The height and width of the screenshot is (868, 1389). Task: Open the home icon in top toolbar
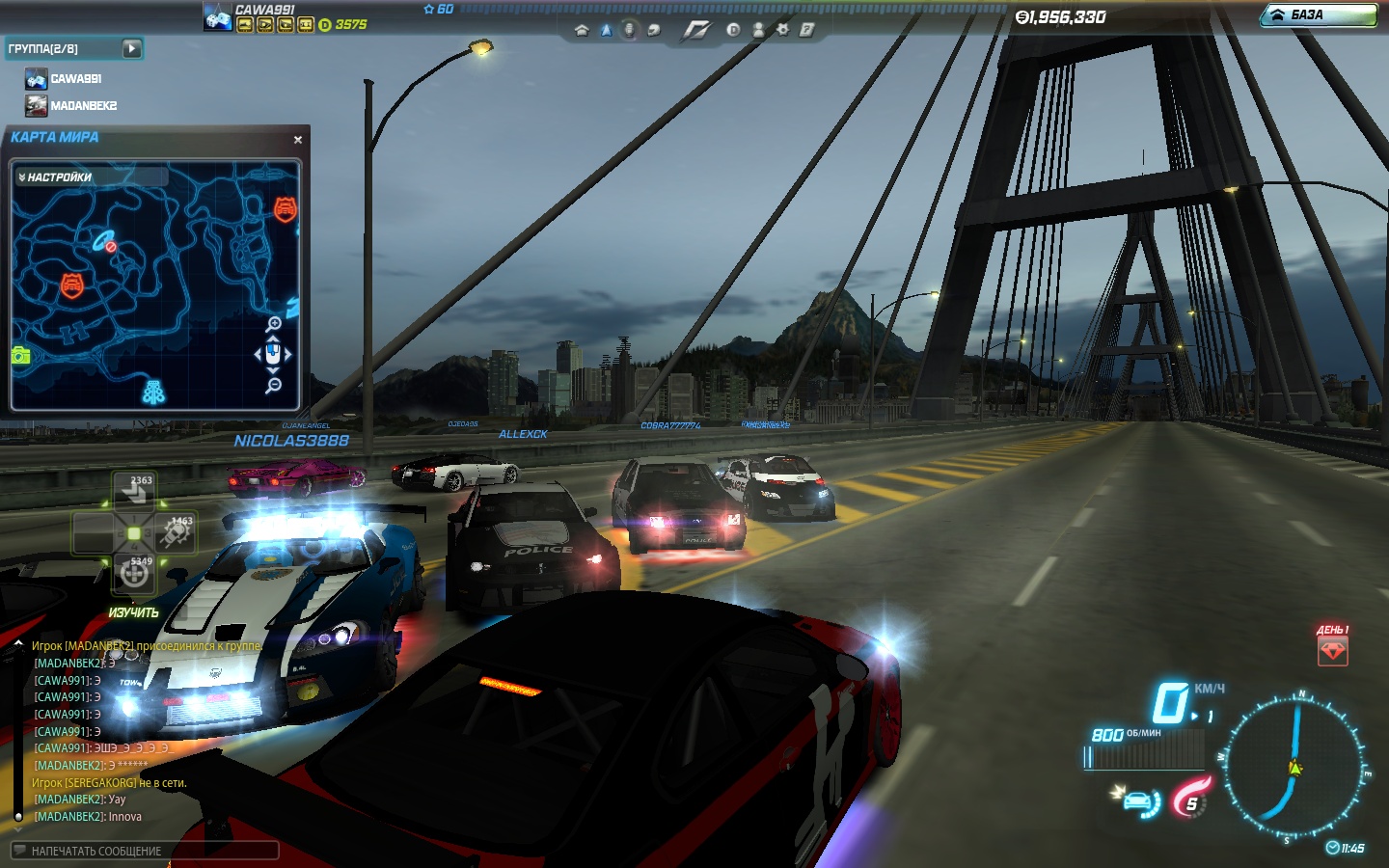point(581,30)
